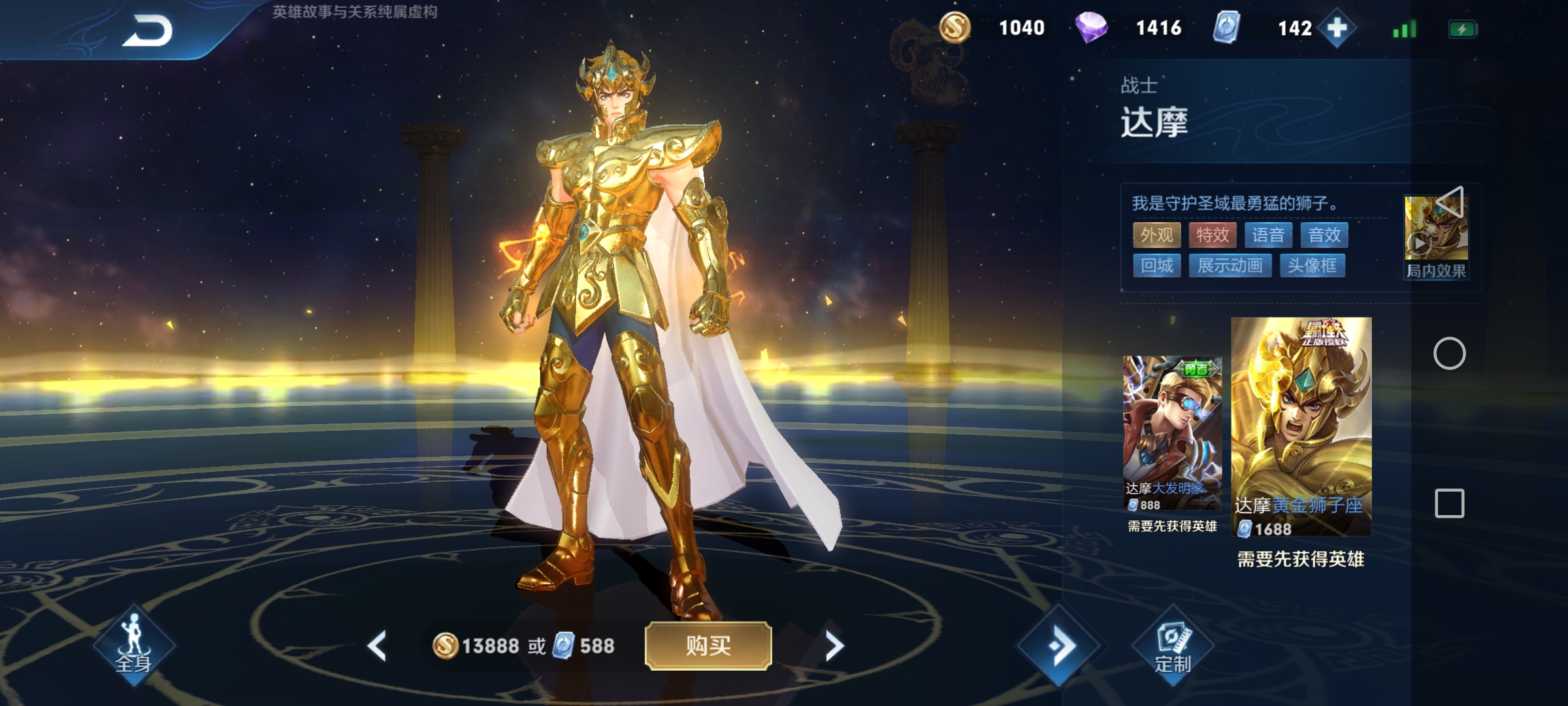Select the 头像框 avatar frame tag

1312,266
